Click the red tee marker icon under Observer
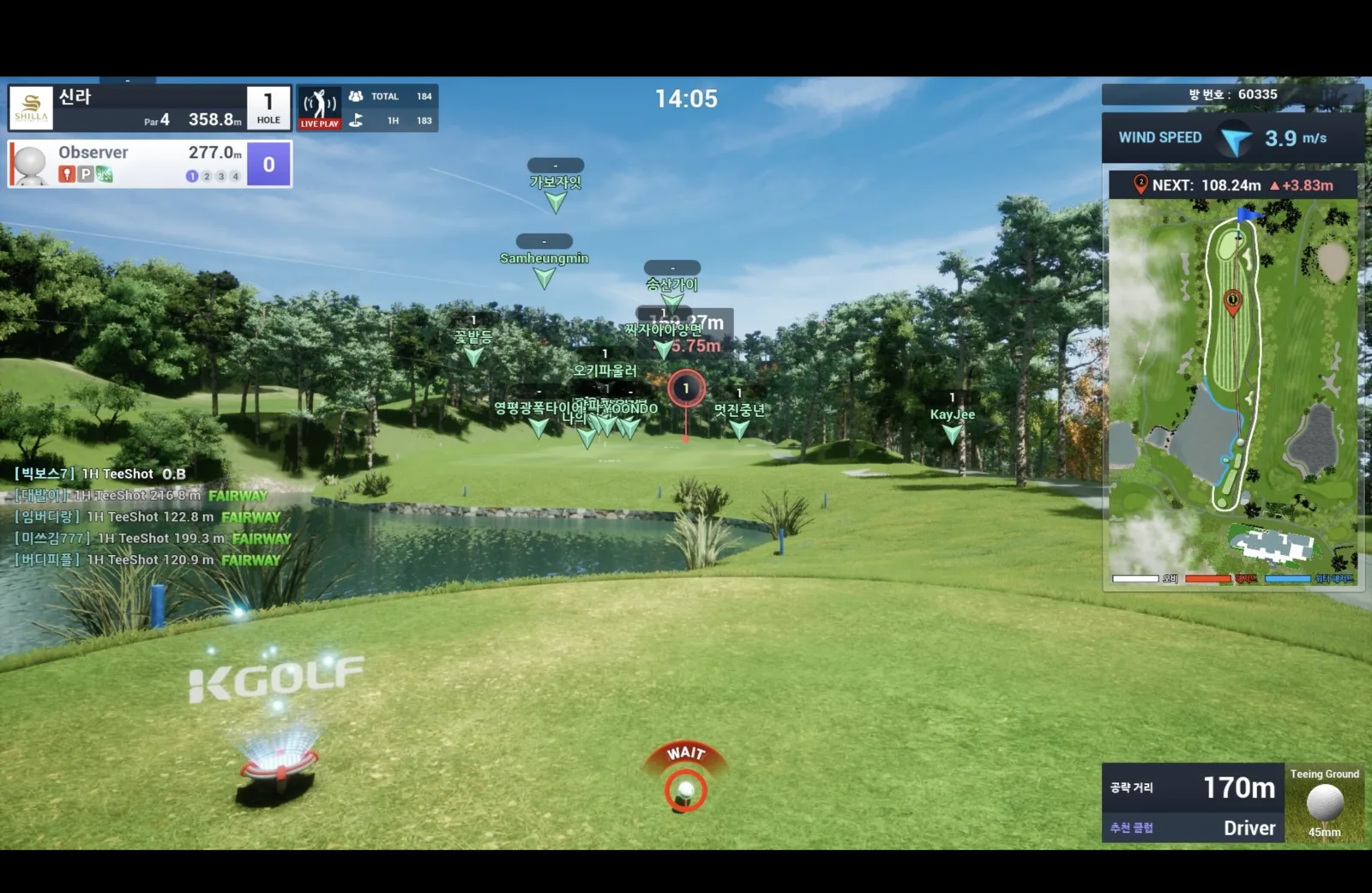Viewport: 1372px width, 893px height. click(67, 175)
